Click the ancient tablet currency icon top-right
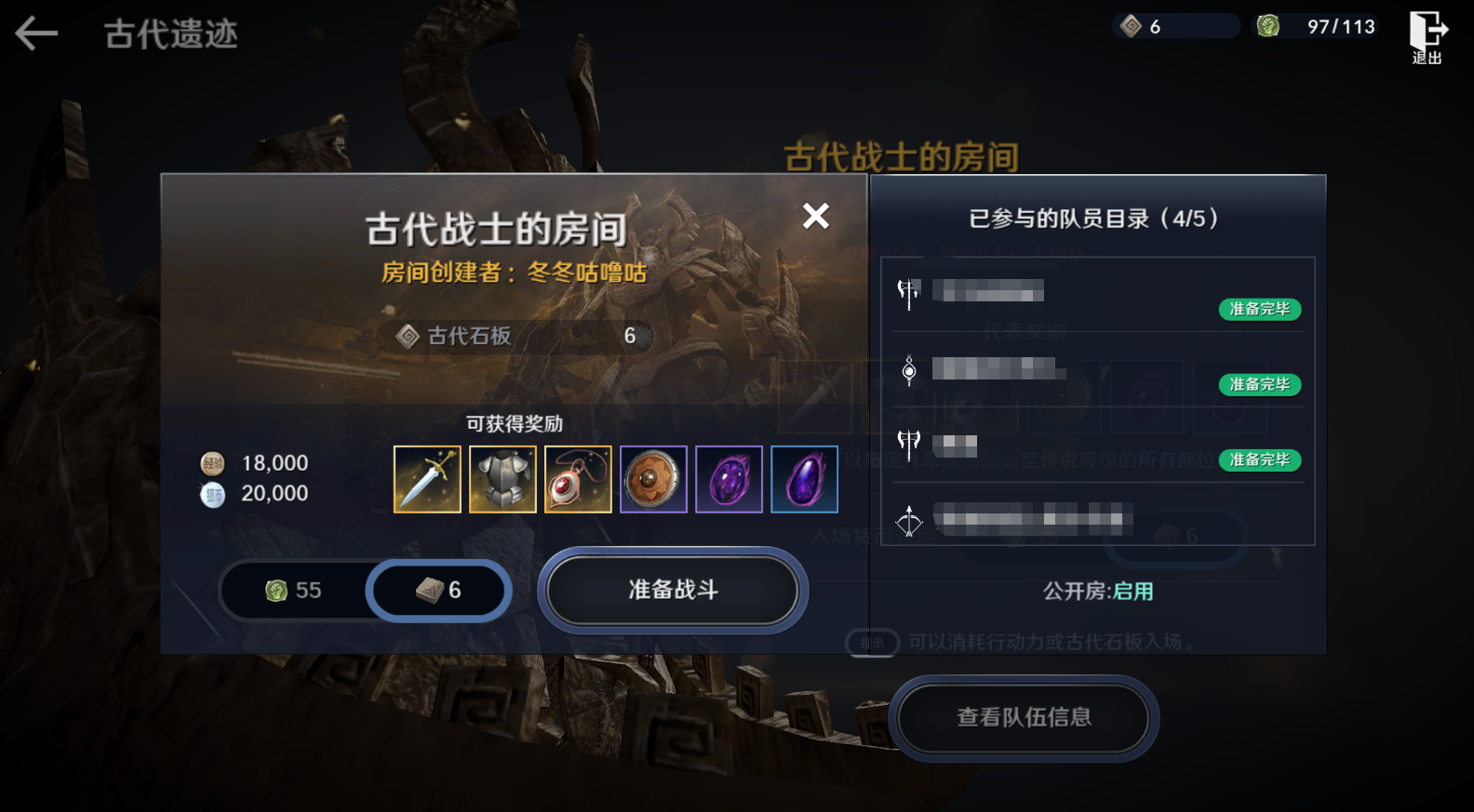The height and width of the screenshot is (812, 1474). (x=1132, y=26)
